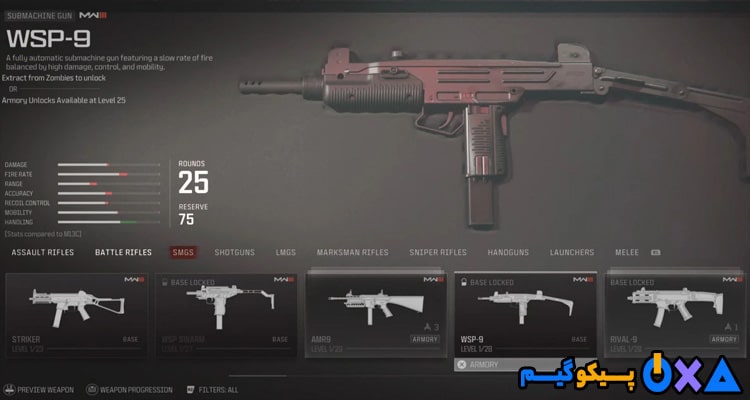Viewport: 750px width, 400px height.
Task: Pick the AMR9 weapon tile
Action: [x=375, y=311]
